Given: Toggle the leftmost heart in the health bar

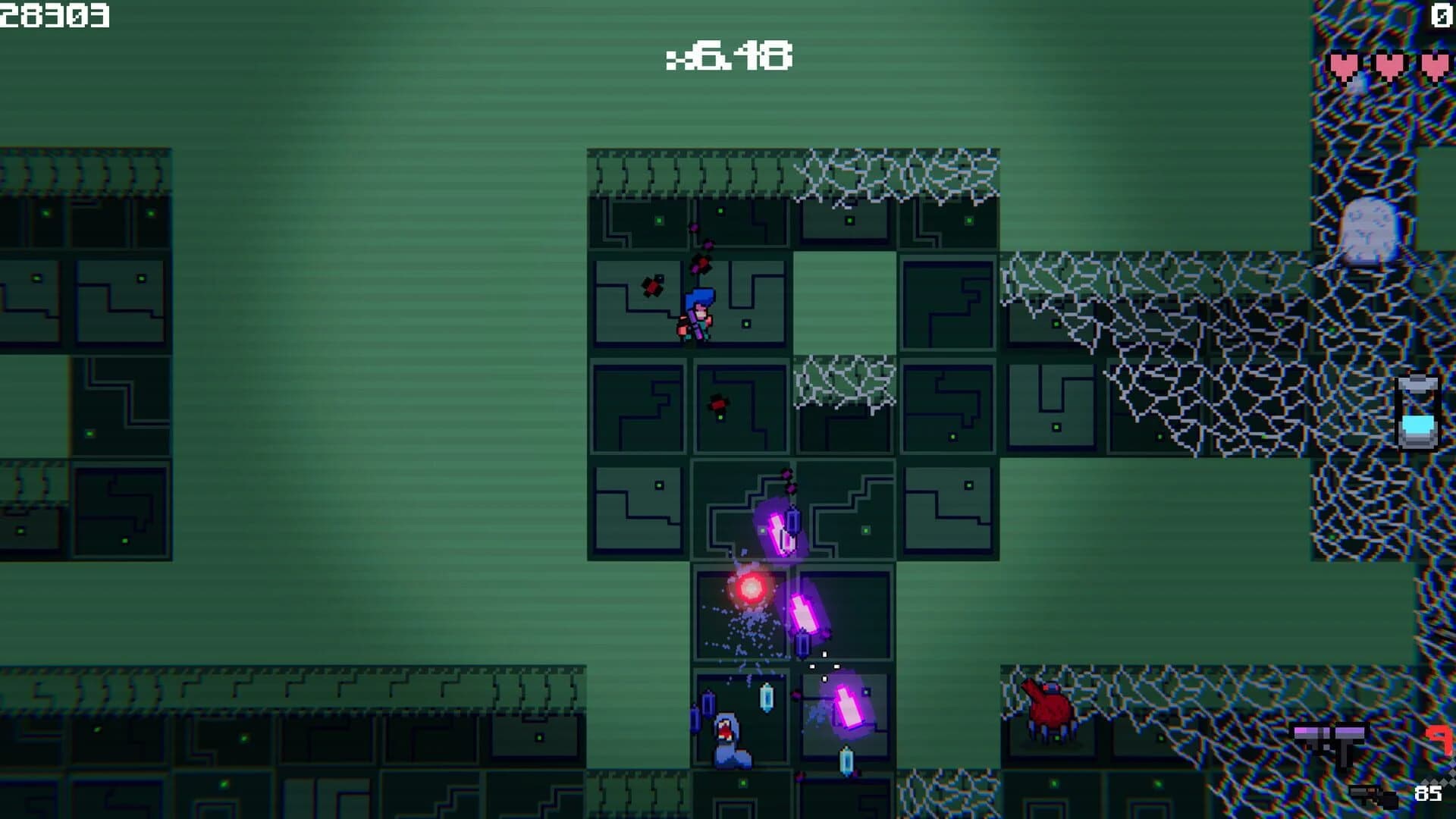Looking at the screenshot, I should (1342, 64).
